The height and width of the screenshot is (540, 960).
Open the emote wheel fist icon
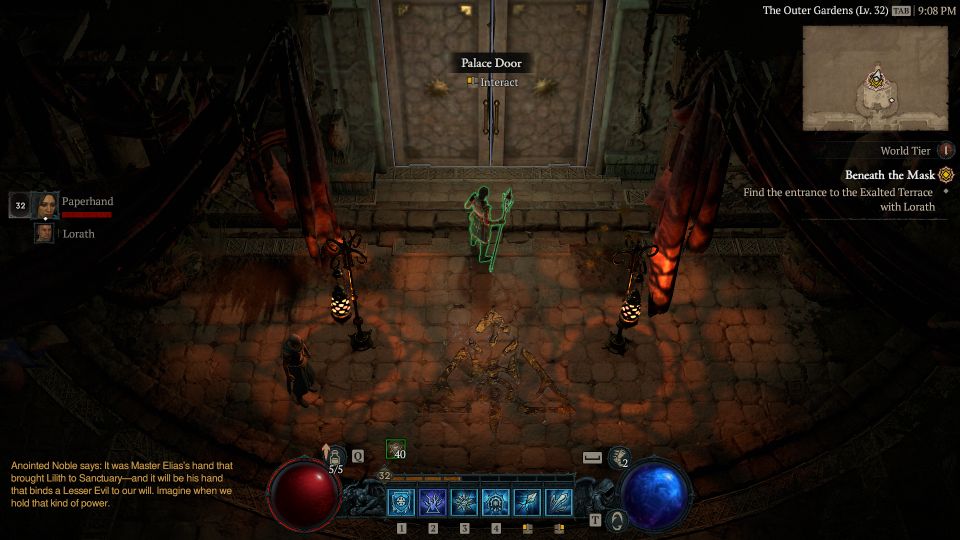pos(619,457)
